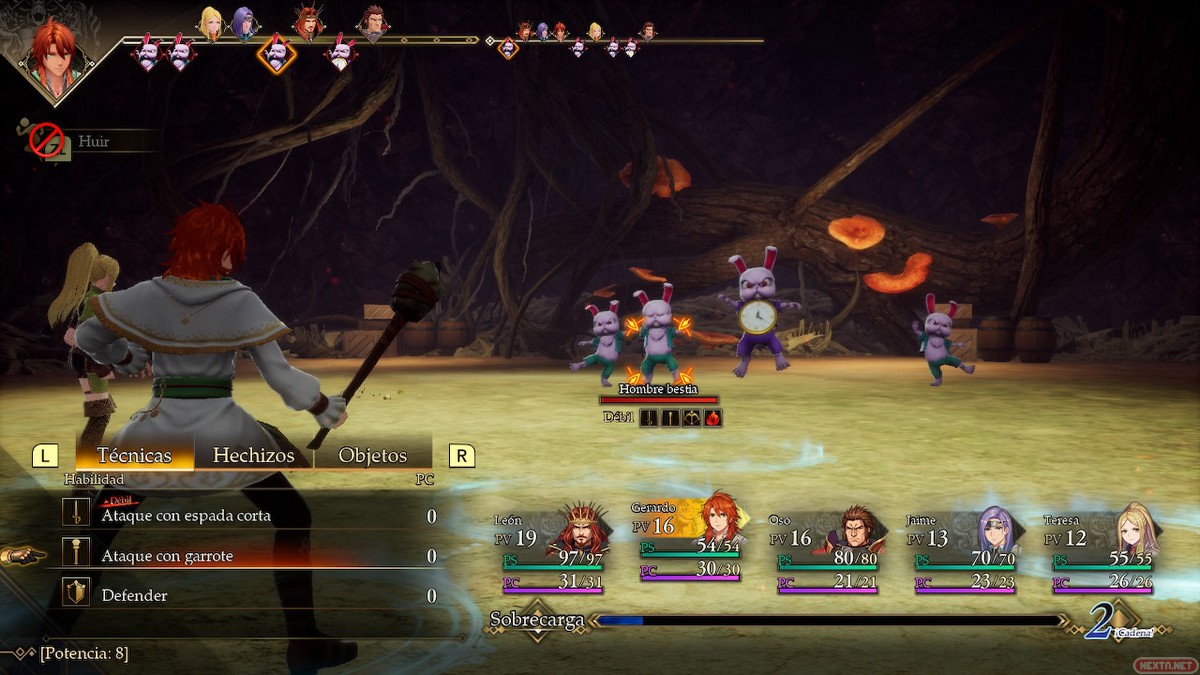Click Jaime's party status panel
Viewport: 1200px width, 675px height.
pos(964,553)
